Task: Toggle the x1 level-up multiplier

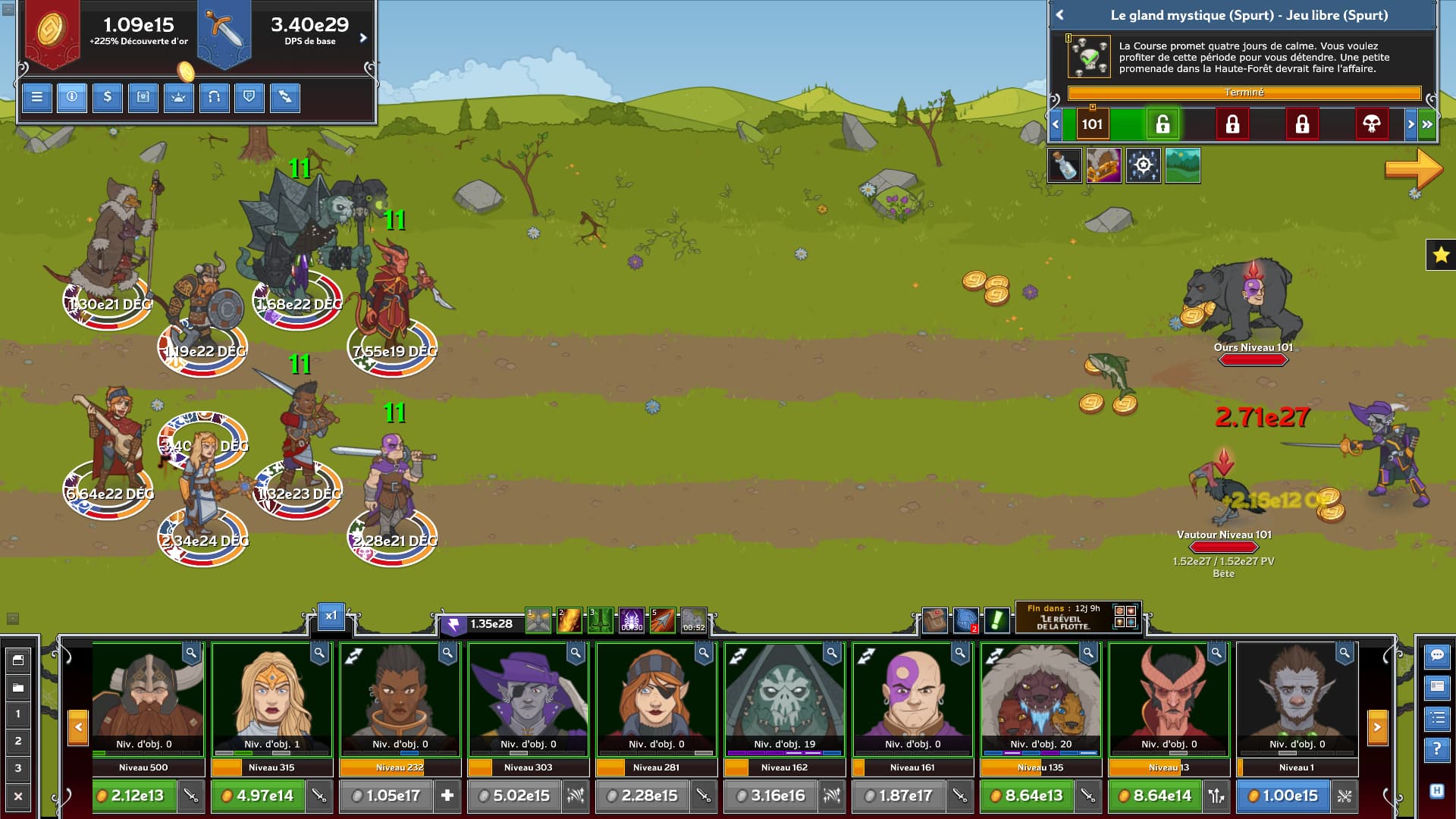Action: 331,616
